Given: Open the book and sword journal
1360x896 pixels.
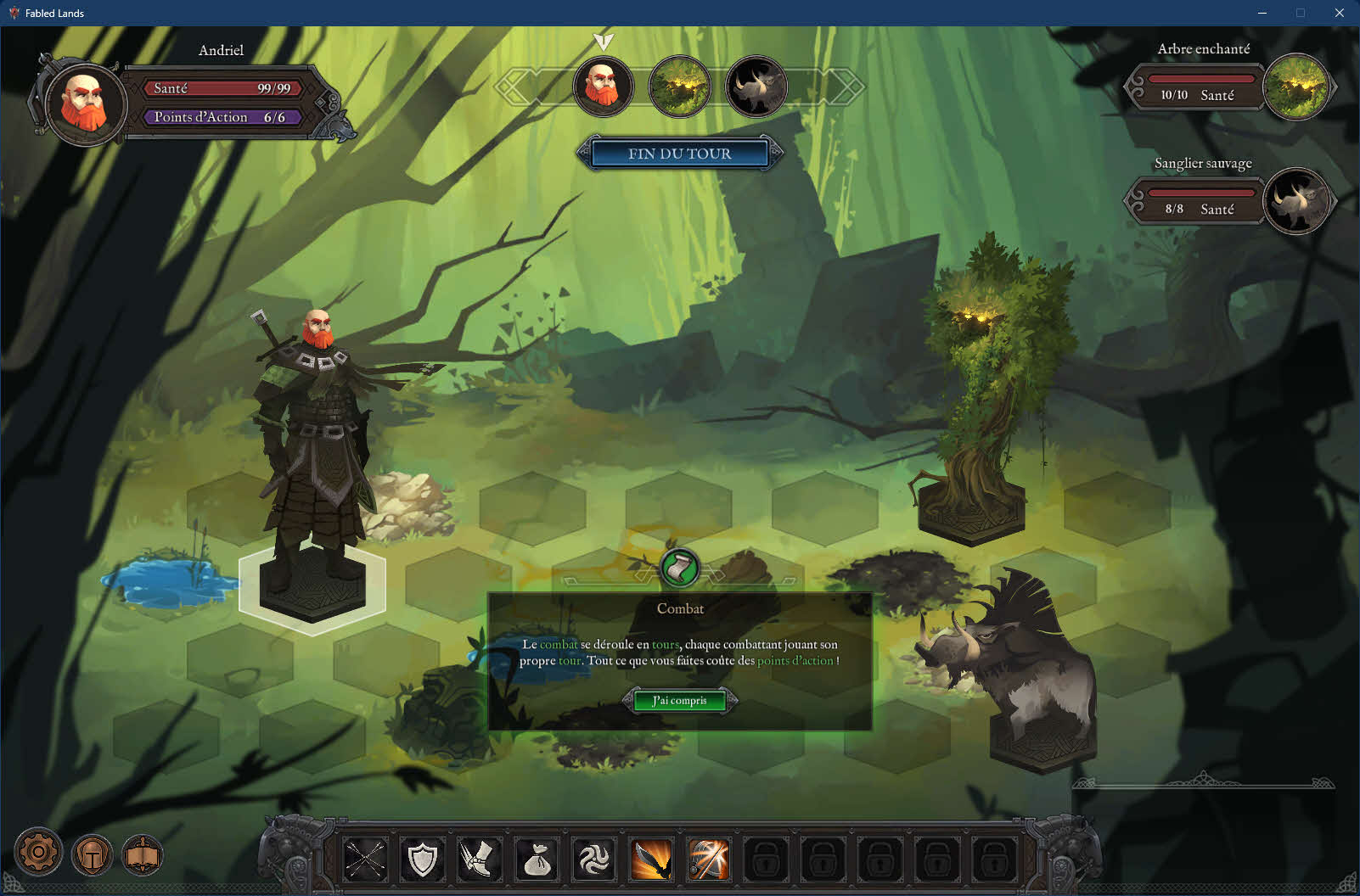Looking at the screenshot, I should (x=143, y=855).
